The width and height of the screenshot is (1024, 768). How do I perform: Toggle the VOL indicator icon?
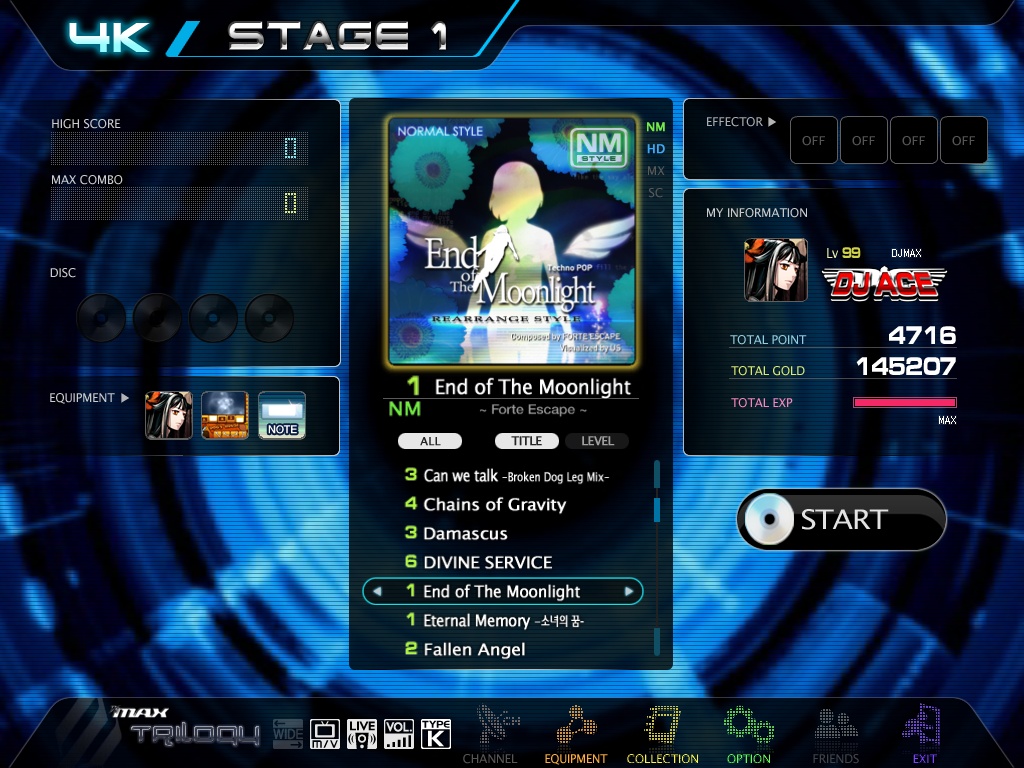pyautogui.click(x=398, y=734)
